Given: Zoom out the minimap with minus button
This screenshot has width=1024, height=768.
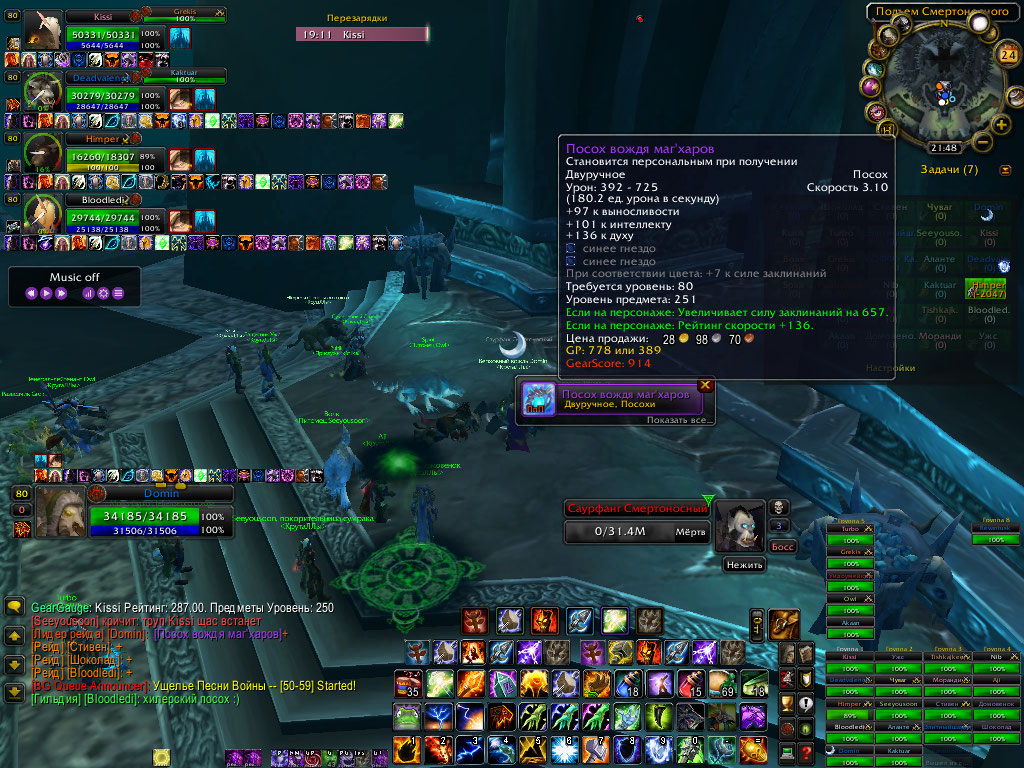Looking at the screenshot, I should pyautogui.click(x=983, y=142).
